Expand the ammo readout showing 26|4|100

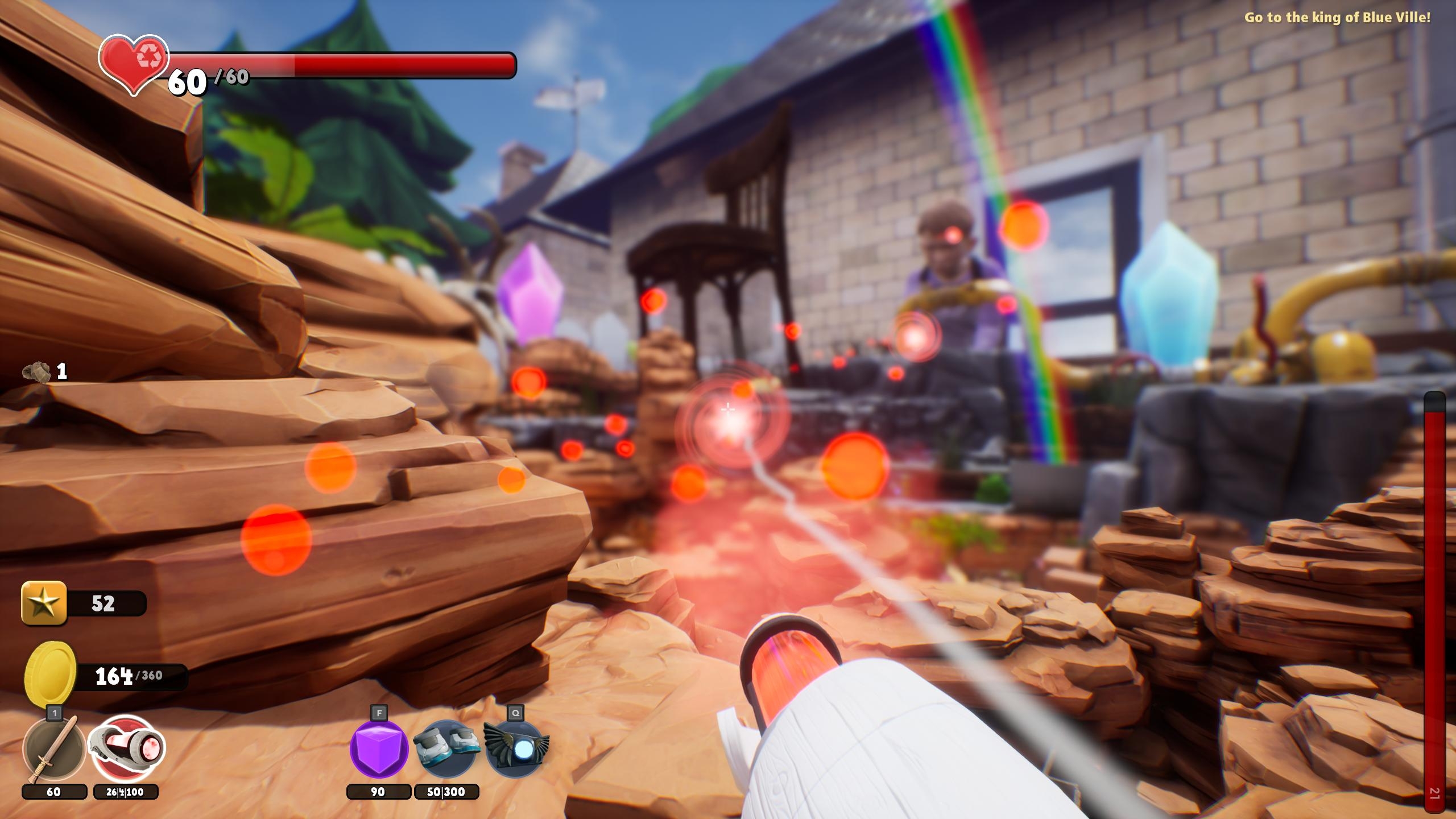tap(126, 791)
